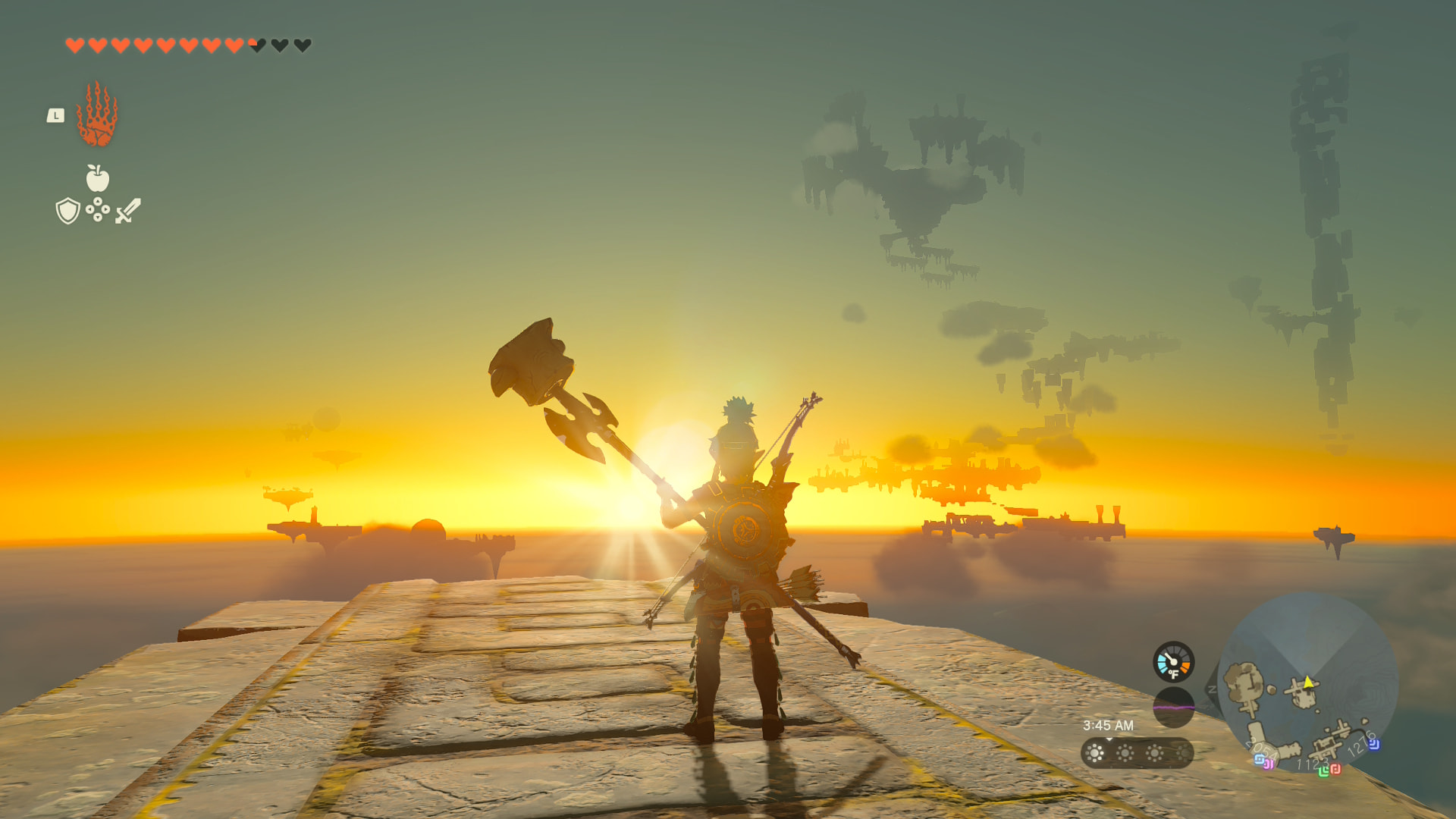Image resolution: width=1456 pixels, height=819 pixels.
Task: Select the shield quick-swap icon
Action: pyautogui.click(x=67, y=211)
